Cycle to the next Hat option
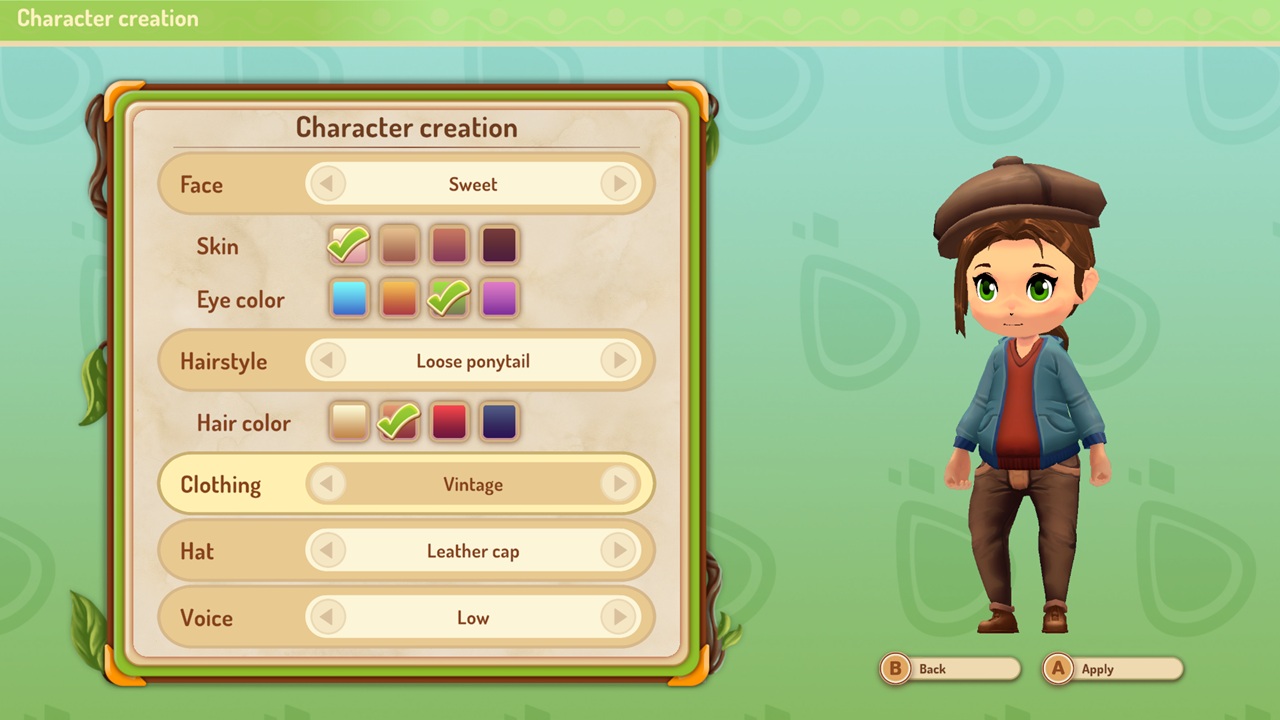The image size is (1280, 720). 619,551
